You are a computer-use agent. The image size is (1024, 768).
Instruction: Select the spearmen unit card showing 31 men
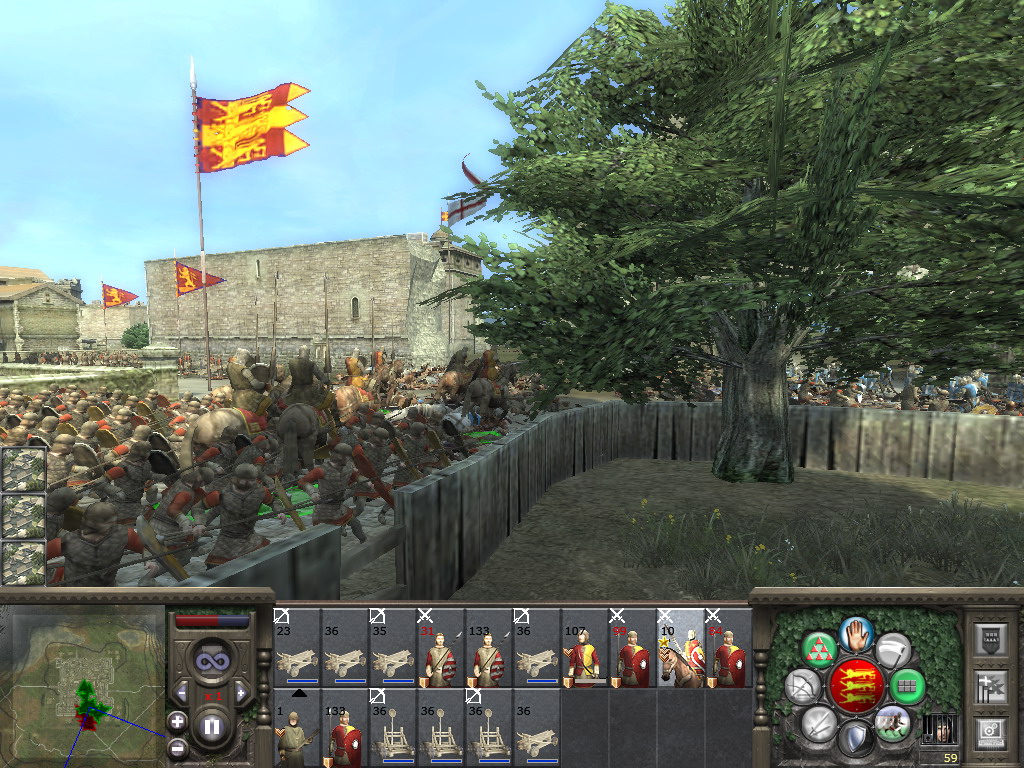point(440,648)
